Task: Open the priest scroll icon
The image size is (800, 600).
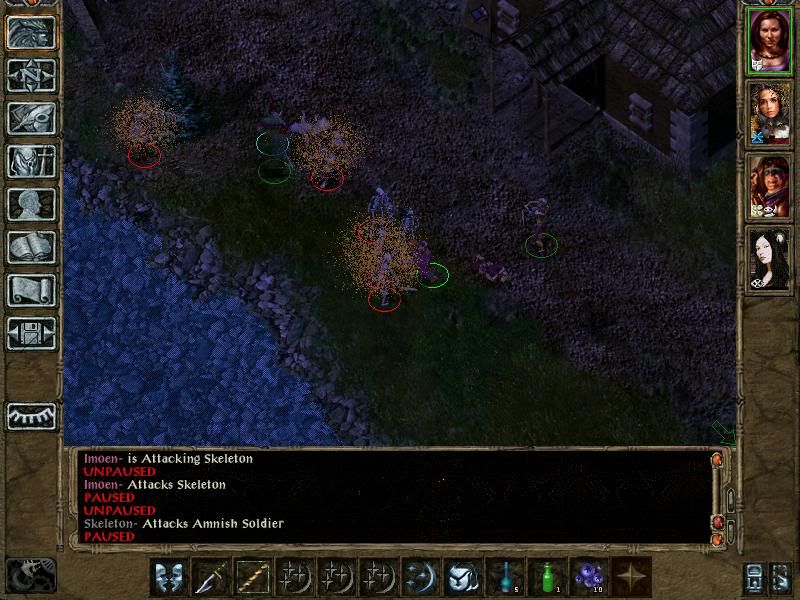Action: pyautogui.click(x=31, y=290)
